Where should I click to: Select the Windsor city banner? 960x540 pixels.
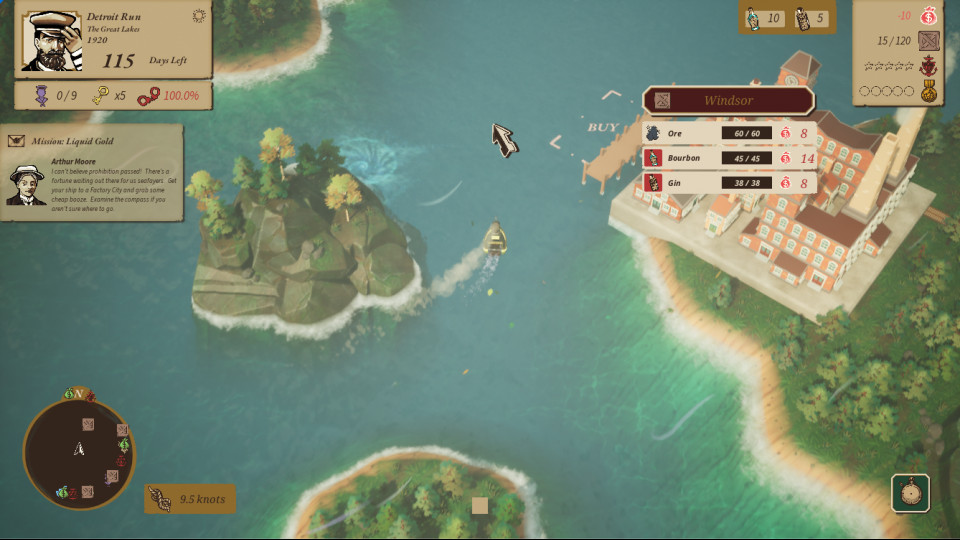click(x=728, y=101)
